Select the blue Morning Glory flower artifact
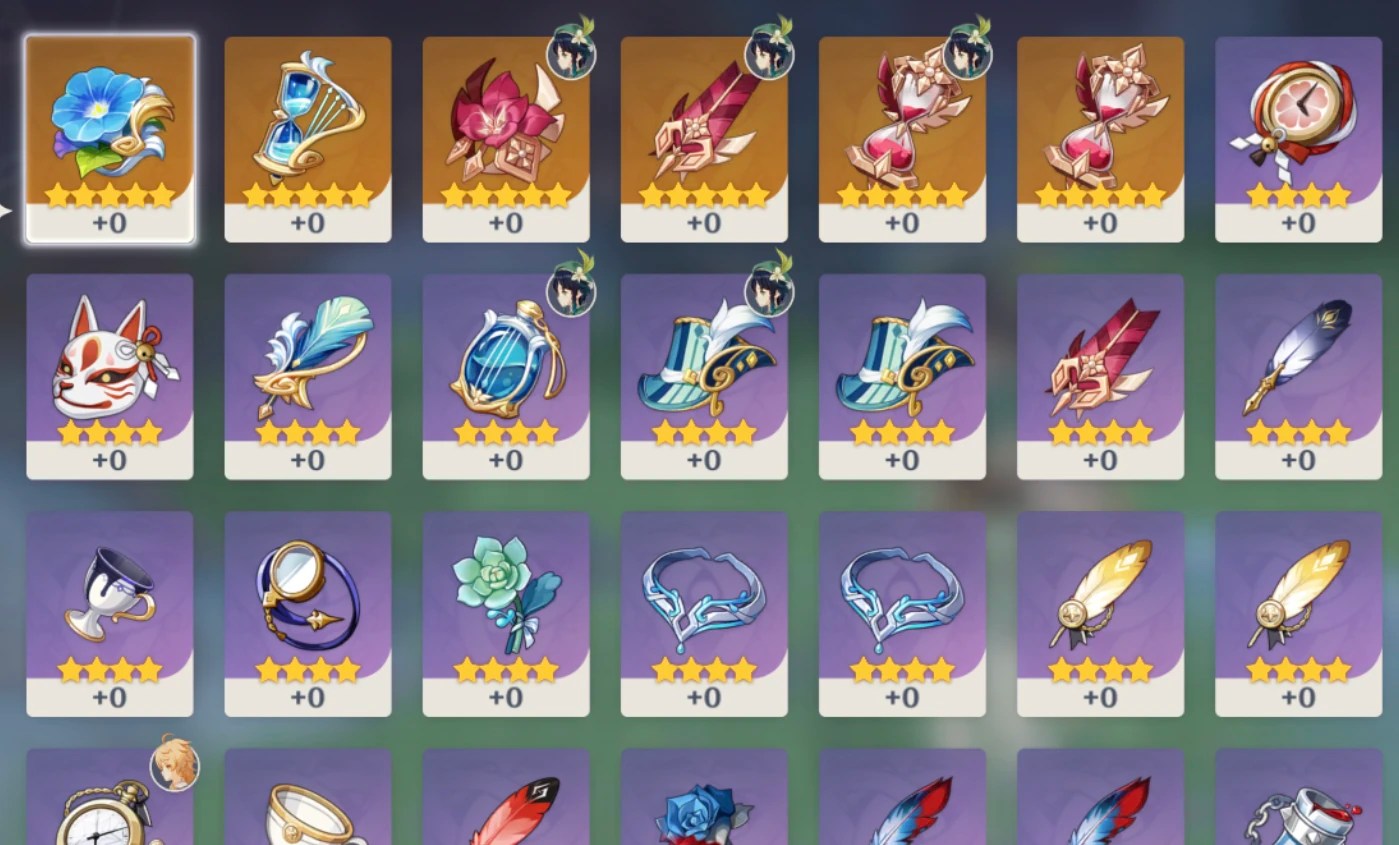The image size is (1399, 845). click(x=108, y=125)
